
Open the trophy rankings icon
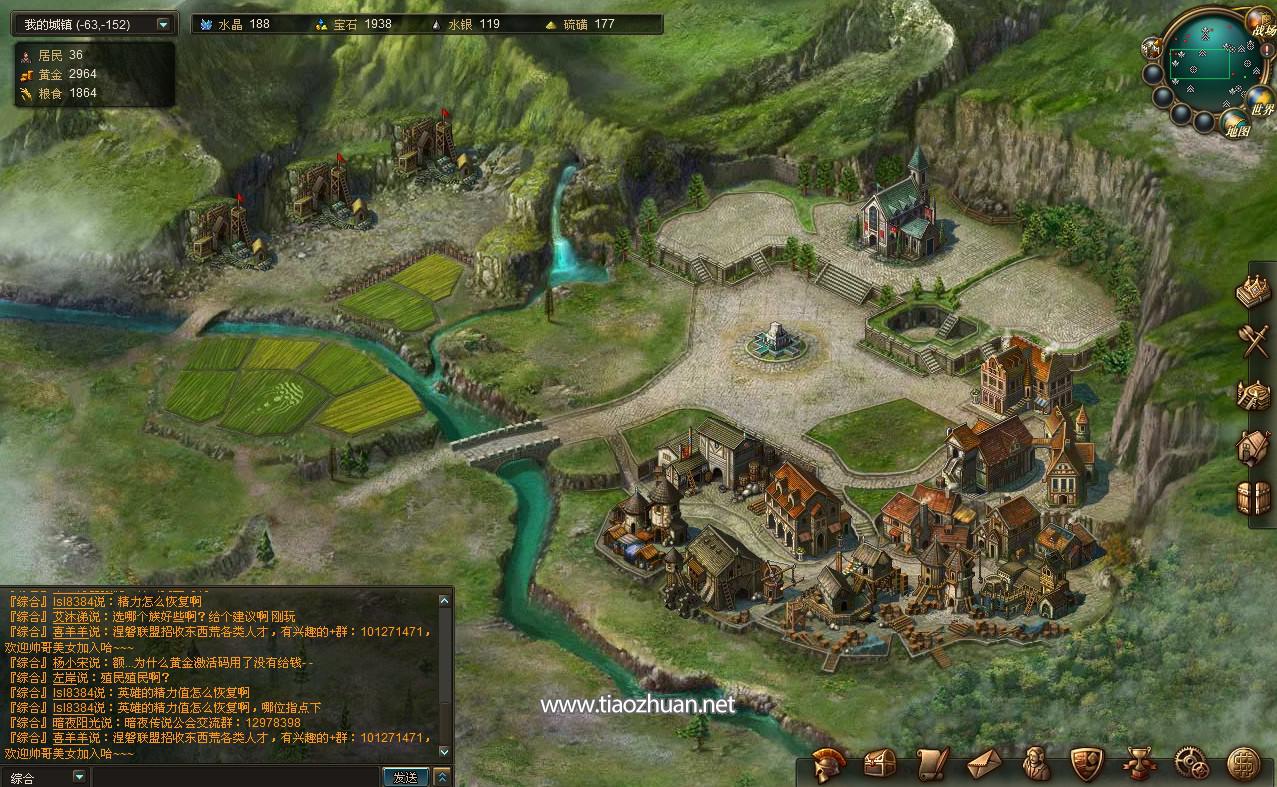pos(1140,764)
